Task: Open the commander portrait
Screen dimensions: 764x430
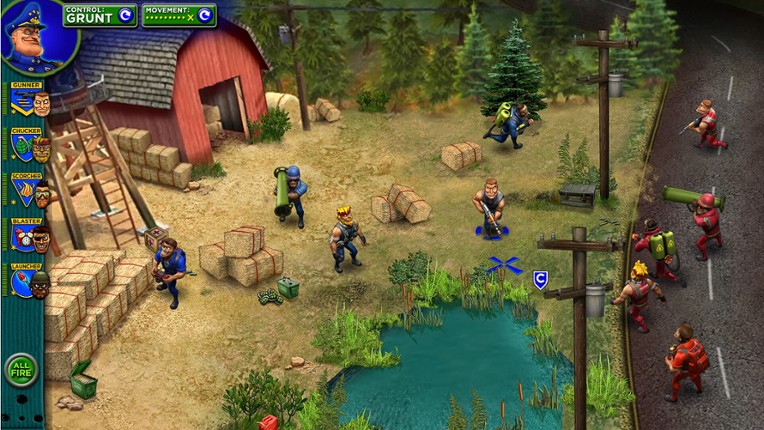Action: pos(37,37)
